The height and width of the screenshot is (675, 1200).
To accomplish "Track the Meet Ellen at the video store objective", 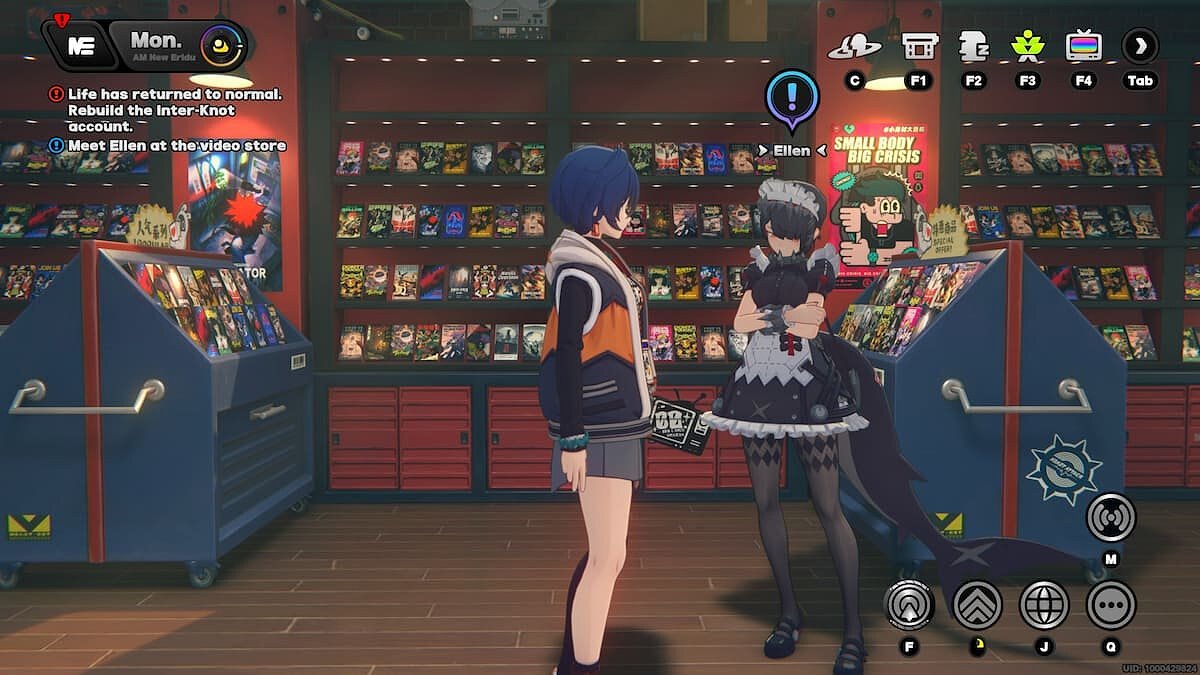I will pos(175,146).
